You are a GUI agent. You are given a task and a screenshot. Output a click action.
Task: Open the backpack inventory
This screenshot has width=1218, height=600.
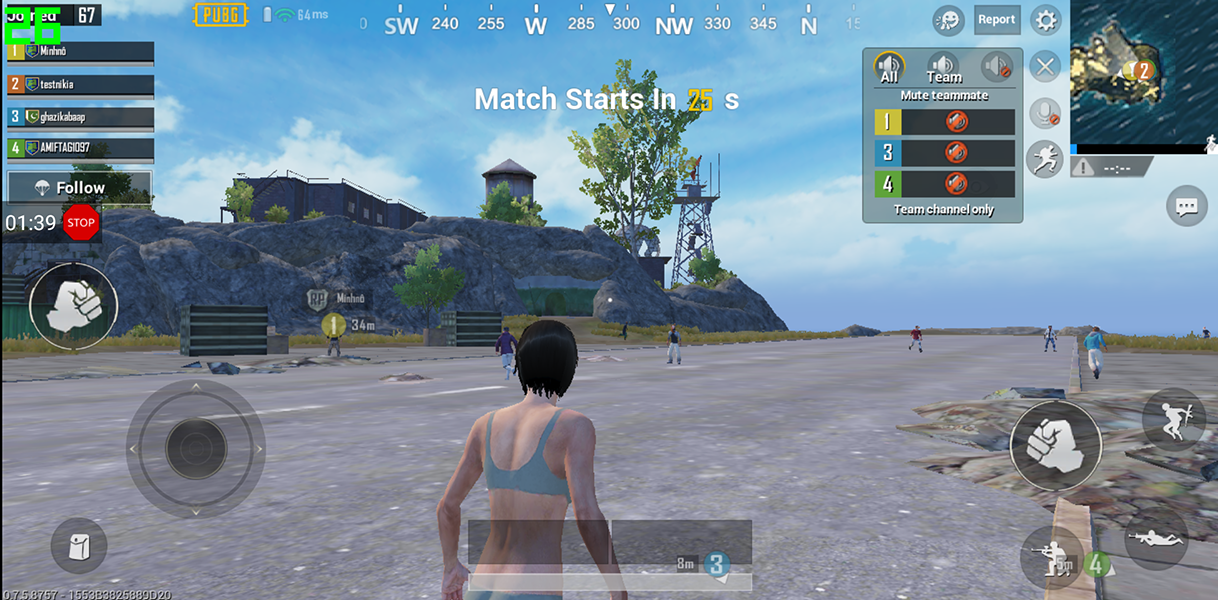(x=79, y=546)
